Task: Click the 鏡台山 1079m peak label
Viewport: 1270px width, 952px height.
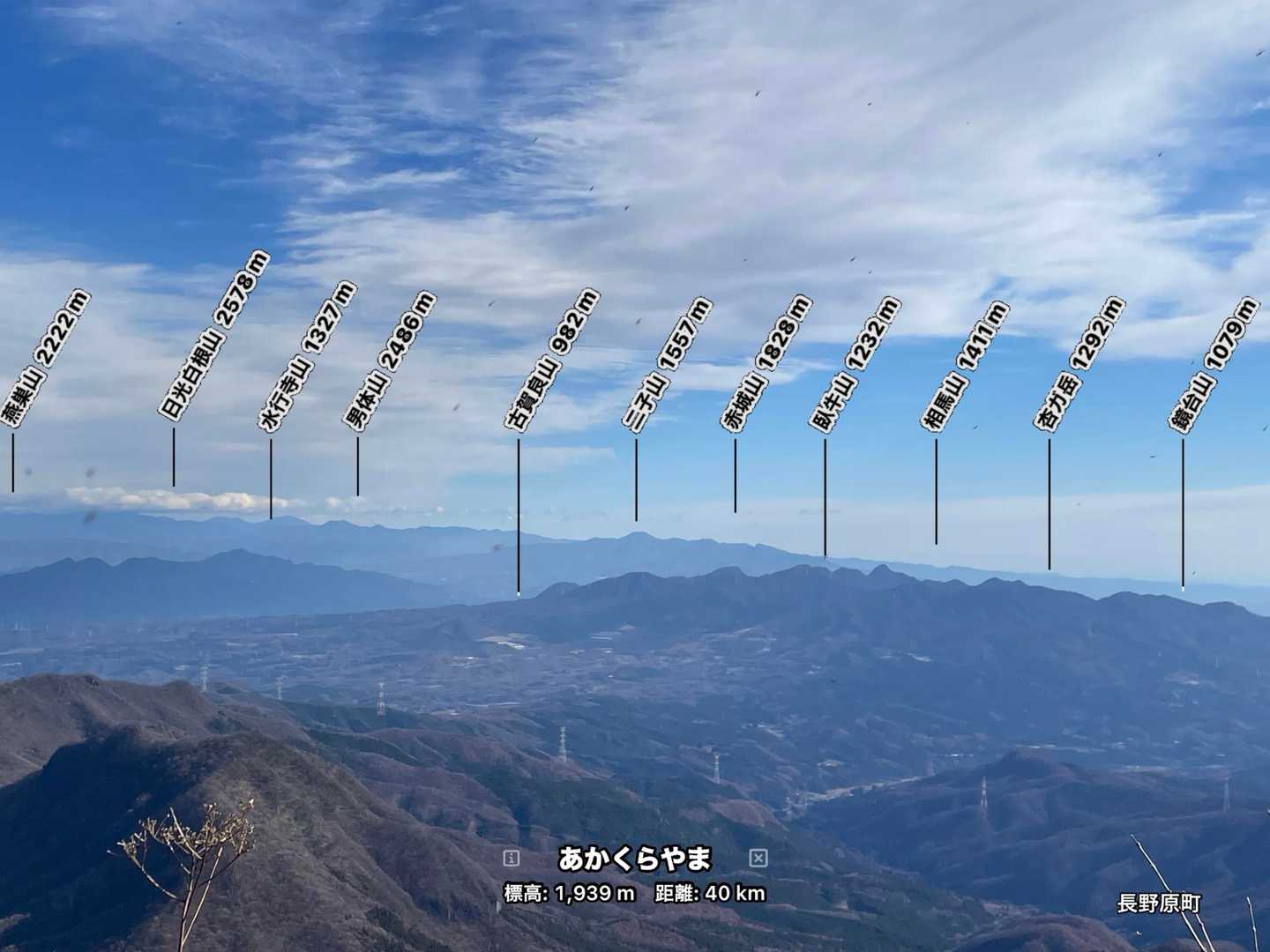Action: coord(1213,365)
